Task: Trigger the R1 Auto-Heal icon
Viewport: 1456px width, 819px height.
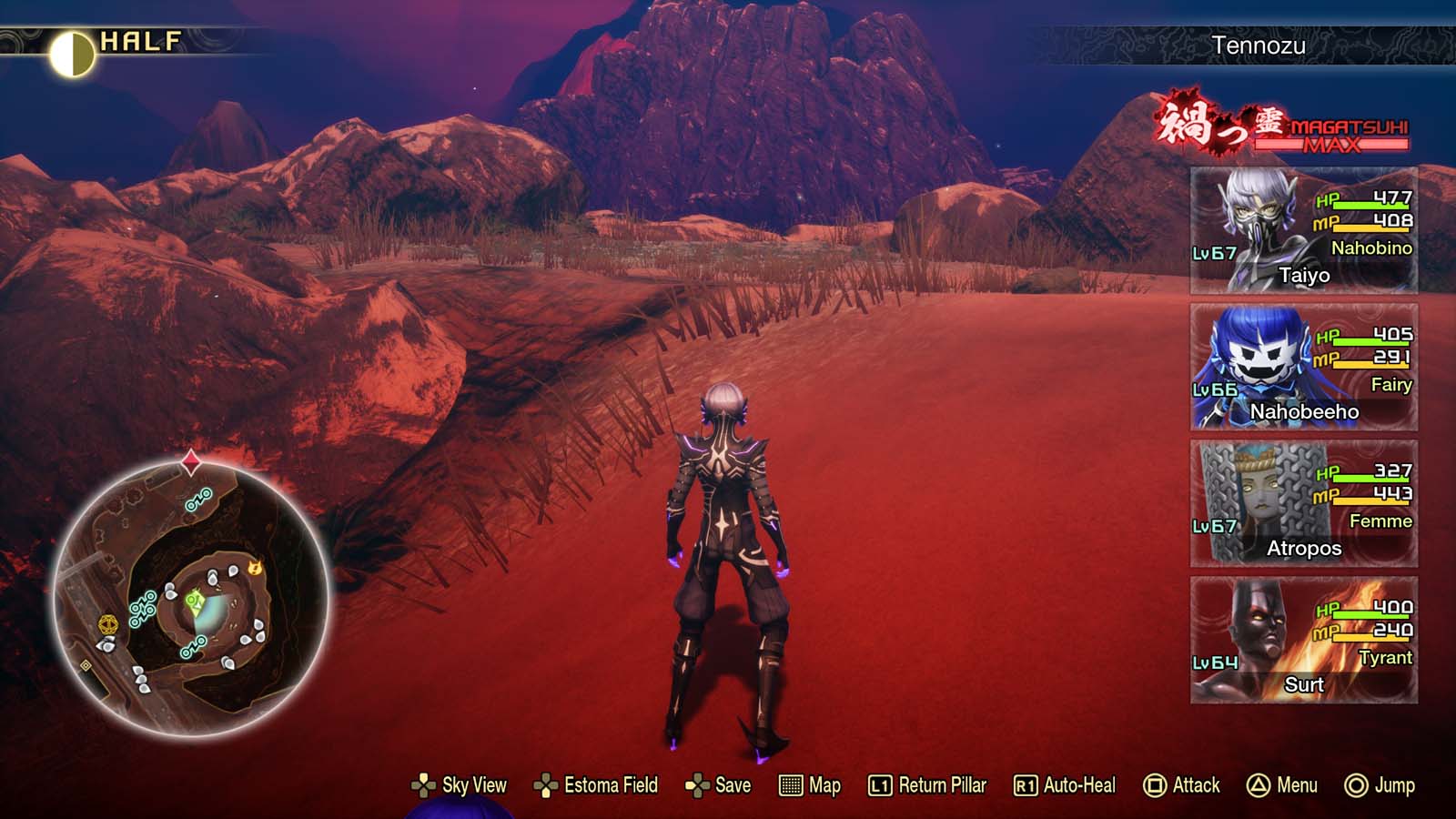Action: click(1025, 784)
